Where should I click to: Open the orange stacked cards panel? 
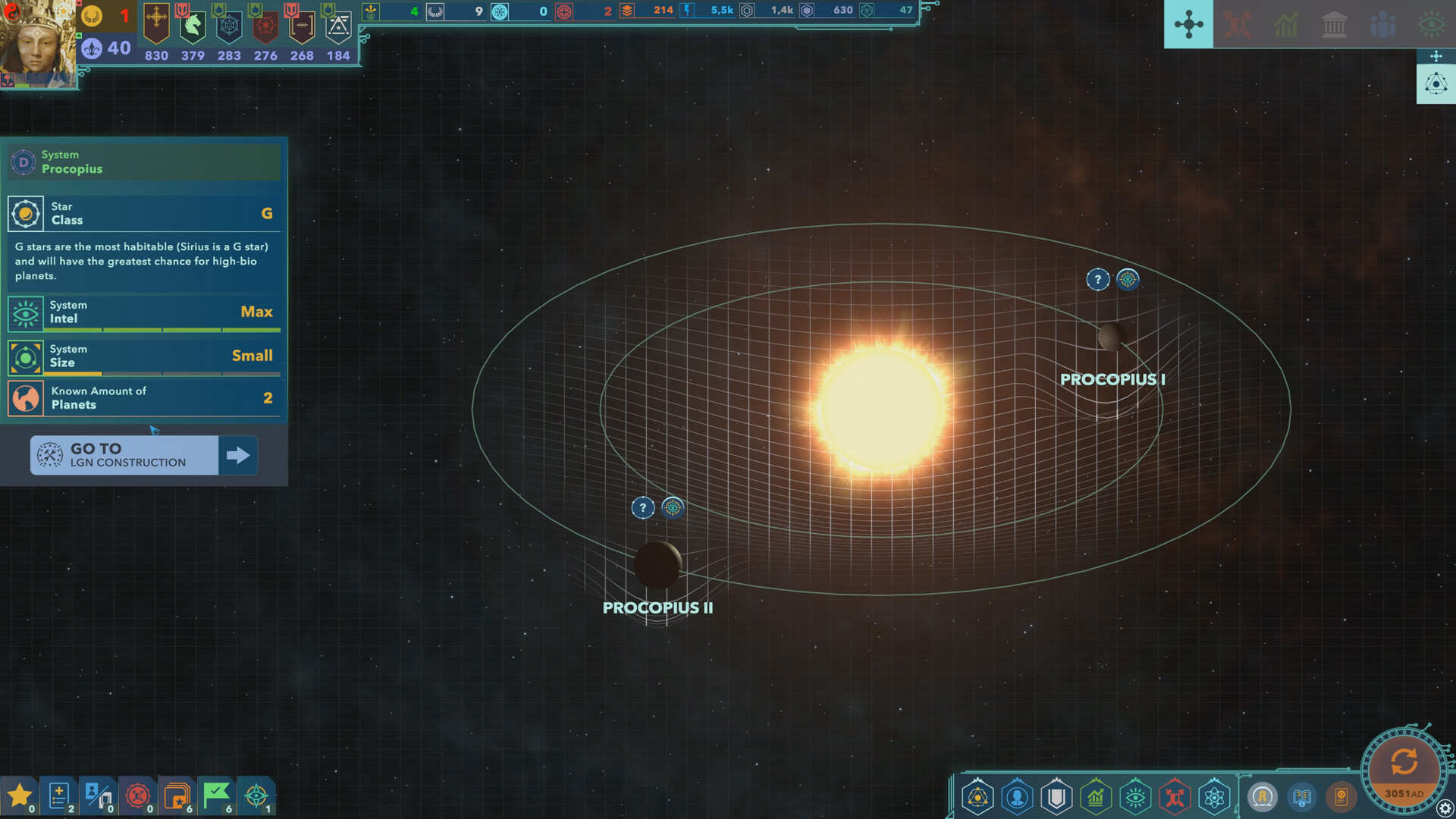click(x=177, y=796)
